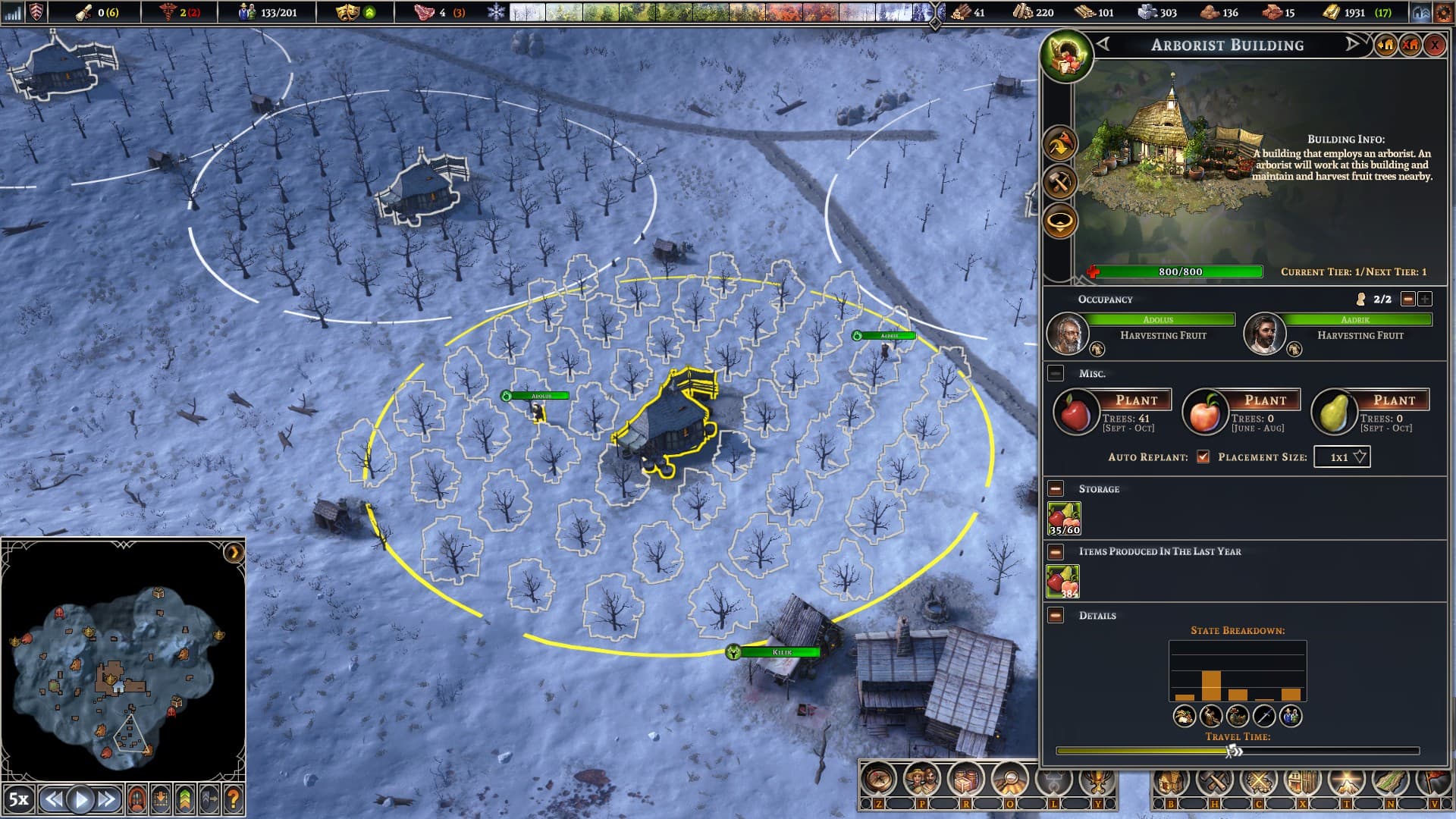The width and height of the screenshot is (1456, 819).
Task: Increase game speed with fast-forward arrows
Action: (x=107, y=799)
